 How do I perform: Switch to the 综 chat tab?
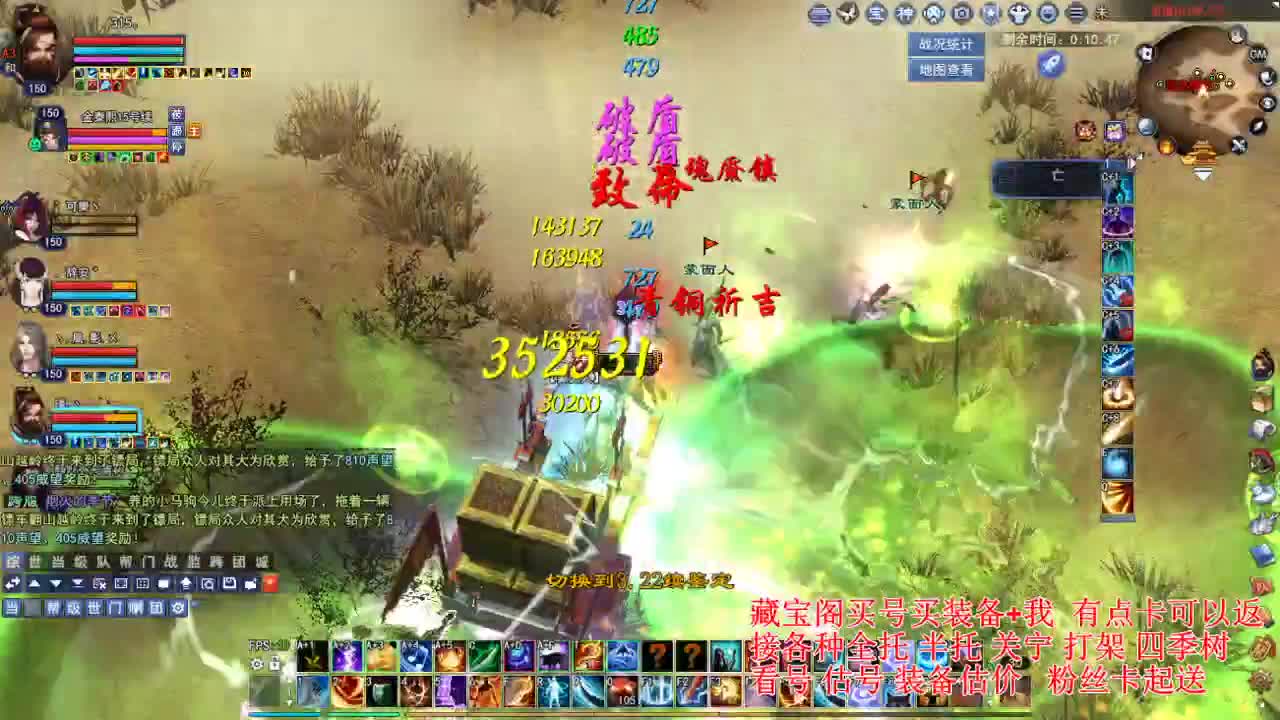pos(14,560)
